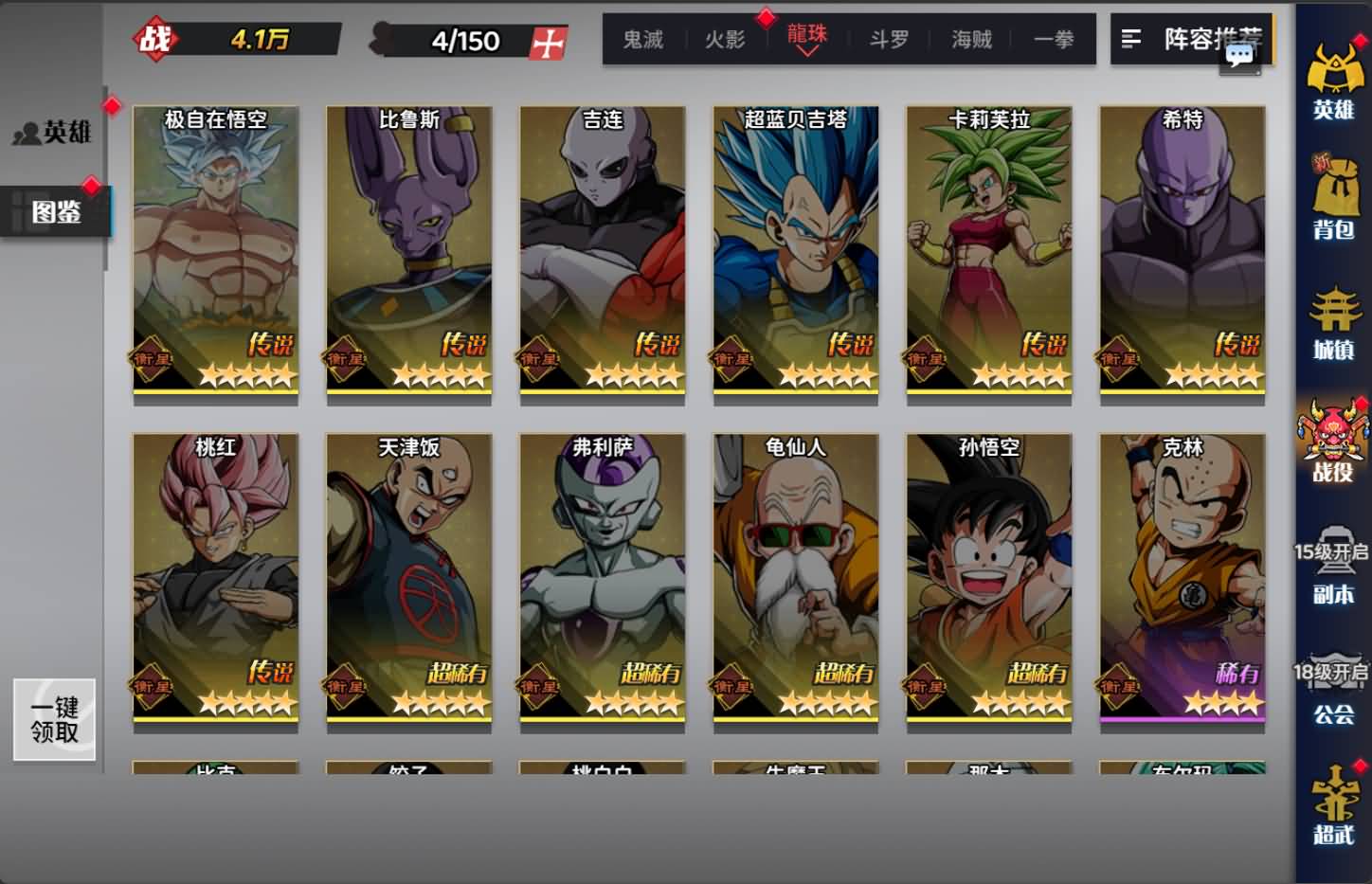This screenshot has width=1372, height=884.
Task: Switch to the 英雄 heroes tab
Action: pos(54,132)
